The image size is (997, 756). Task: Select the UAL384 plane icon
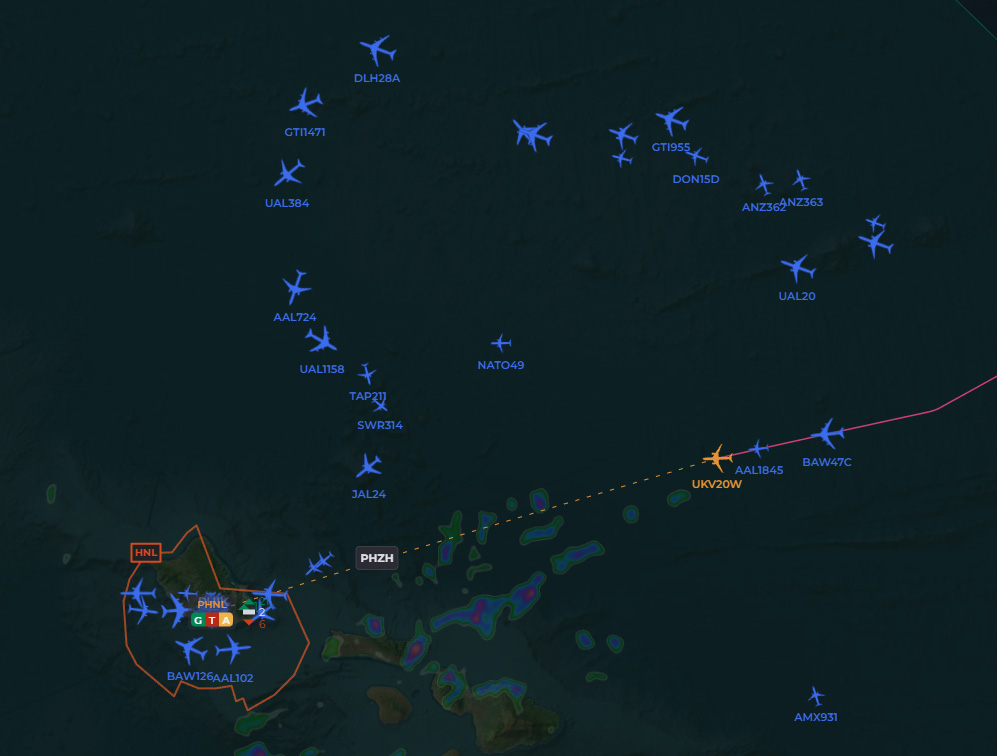click(x=289, y=173)
